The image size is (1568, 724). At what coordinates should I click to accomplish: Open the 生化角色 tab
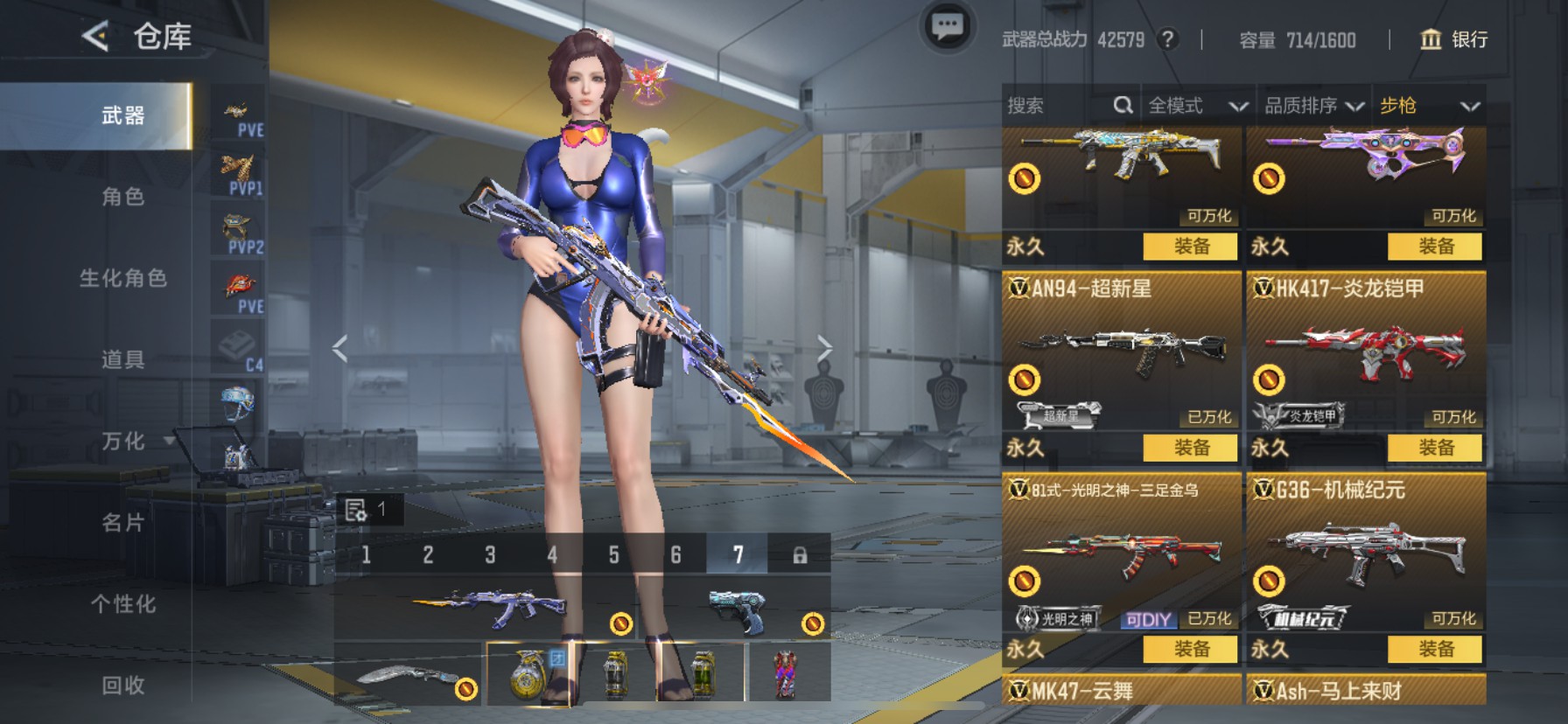(122, 278)
